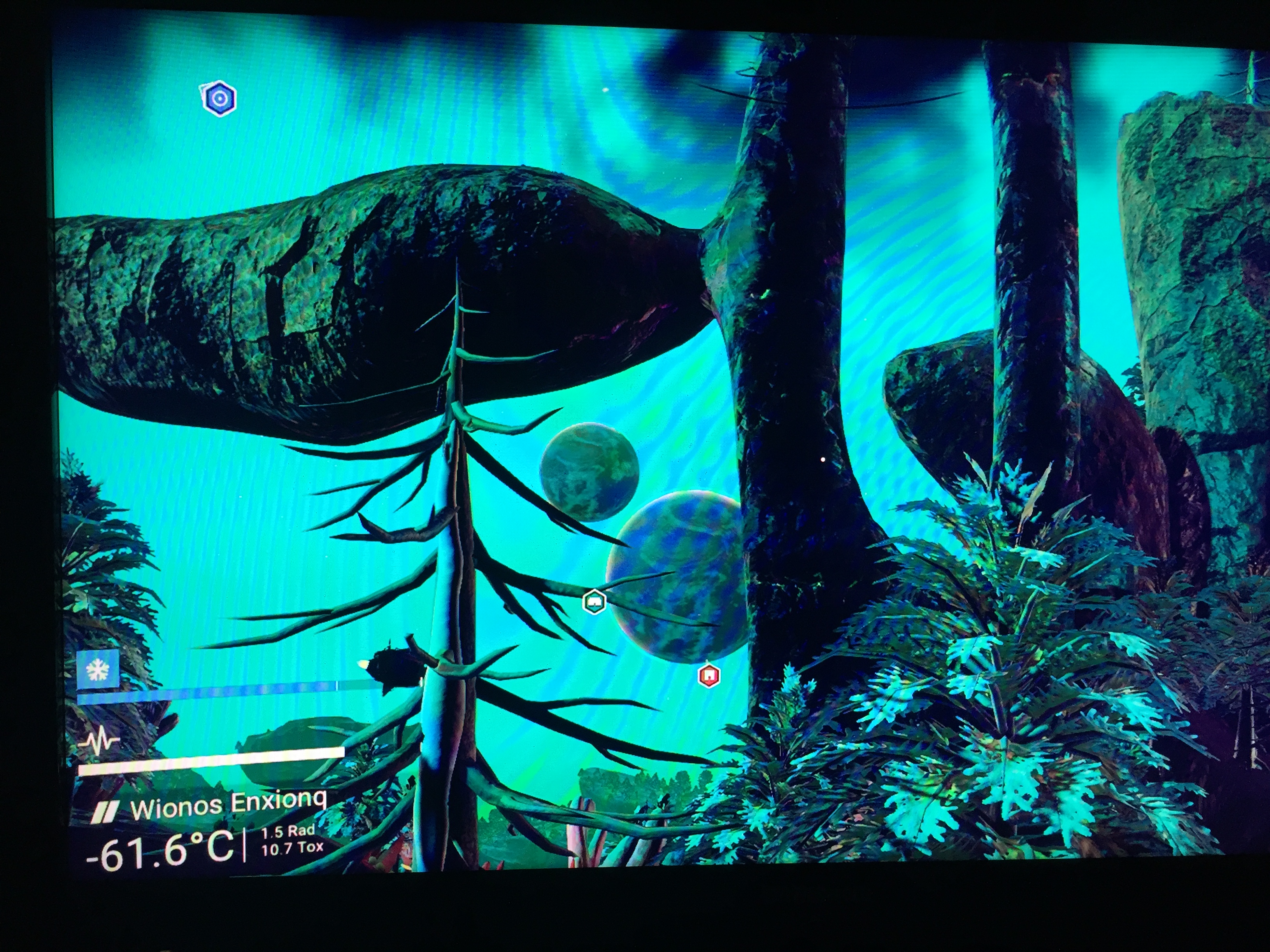Select the blue hexagon target waypoint marker
Image resolution: width=1270 pixels, height=952 pixels.
(219, 99)
